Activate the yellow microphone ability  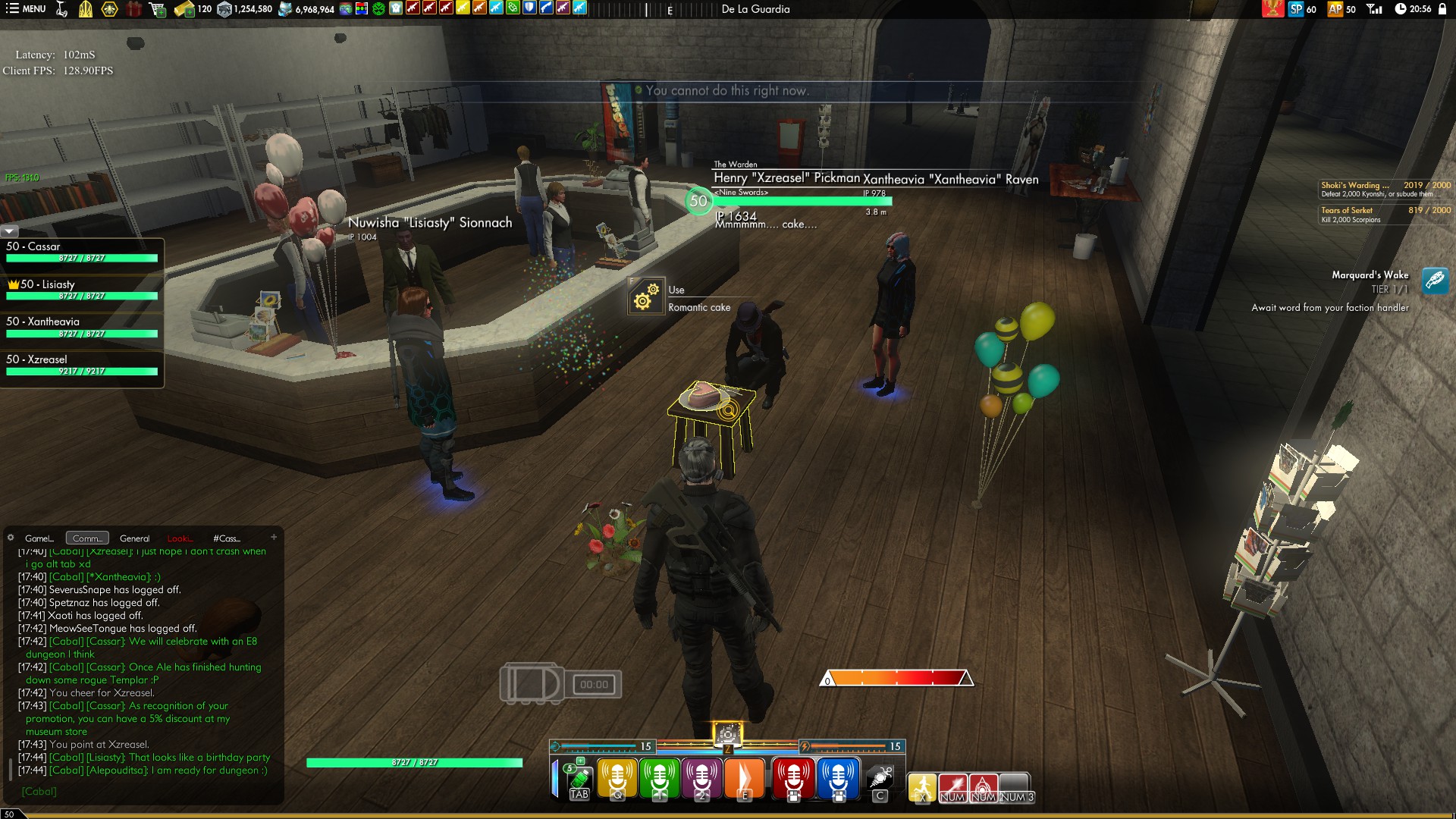point(617,778)
